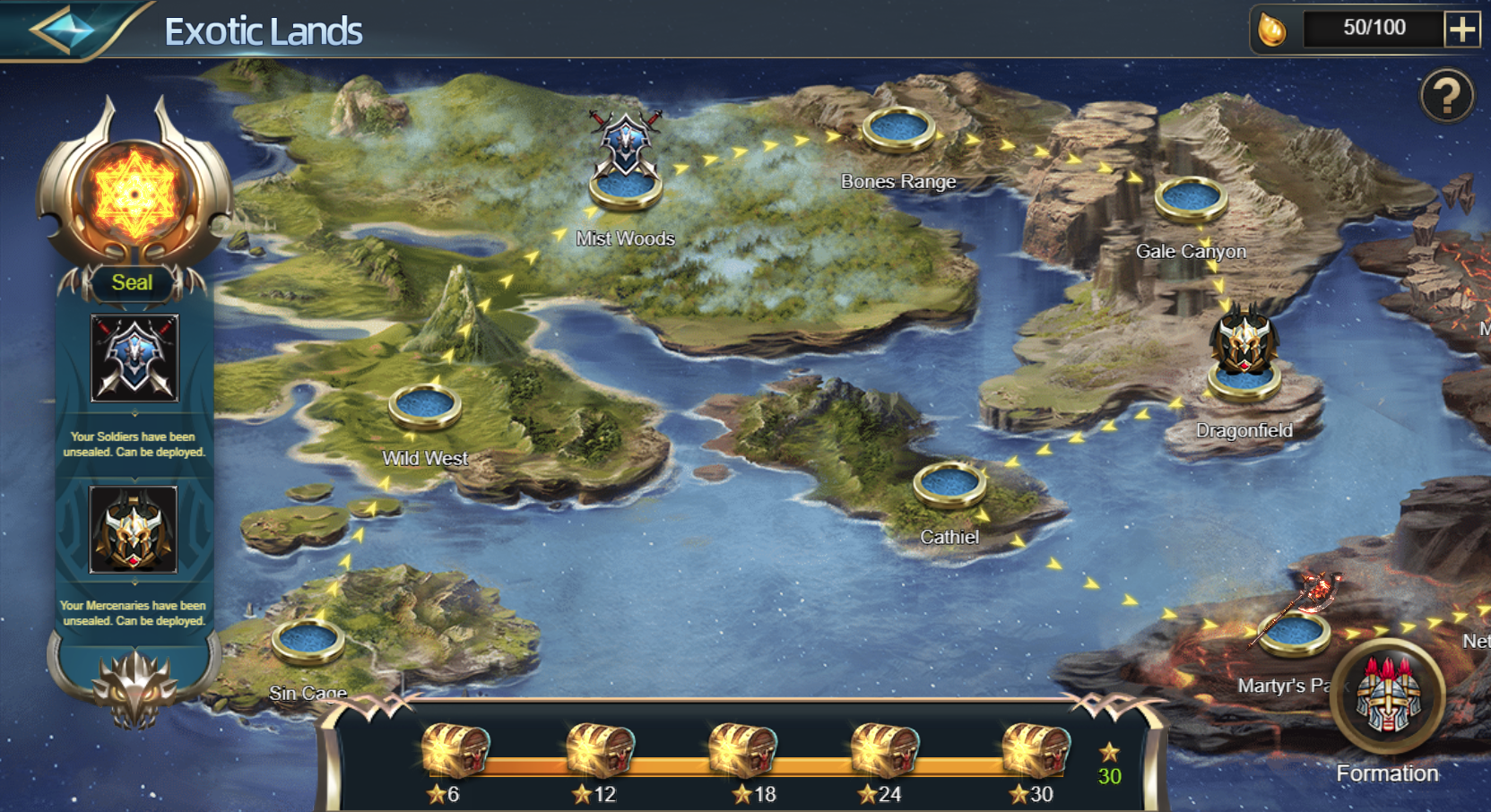Select the Gale Canyon stage node
The image size is (1491, 812).
(x=1191, y=199)
